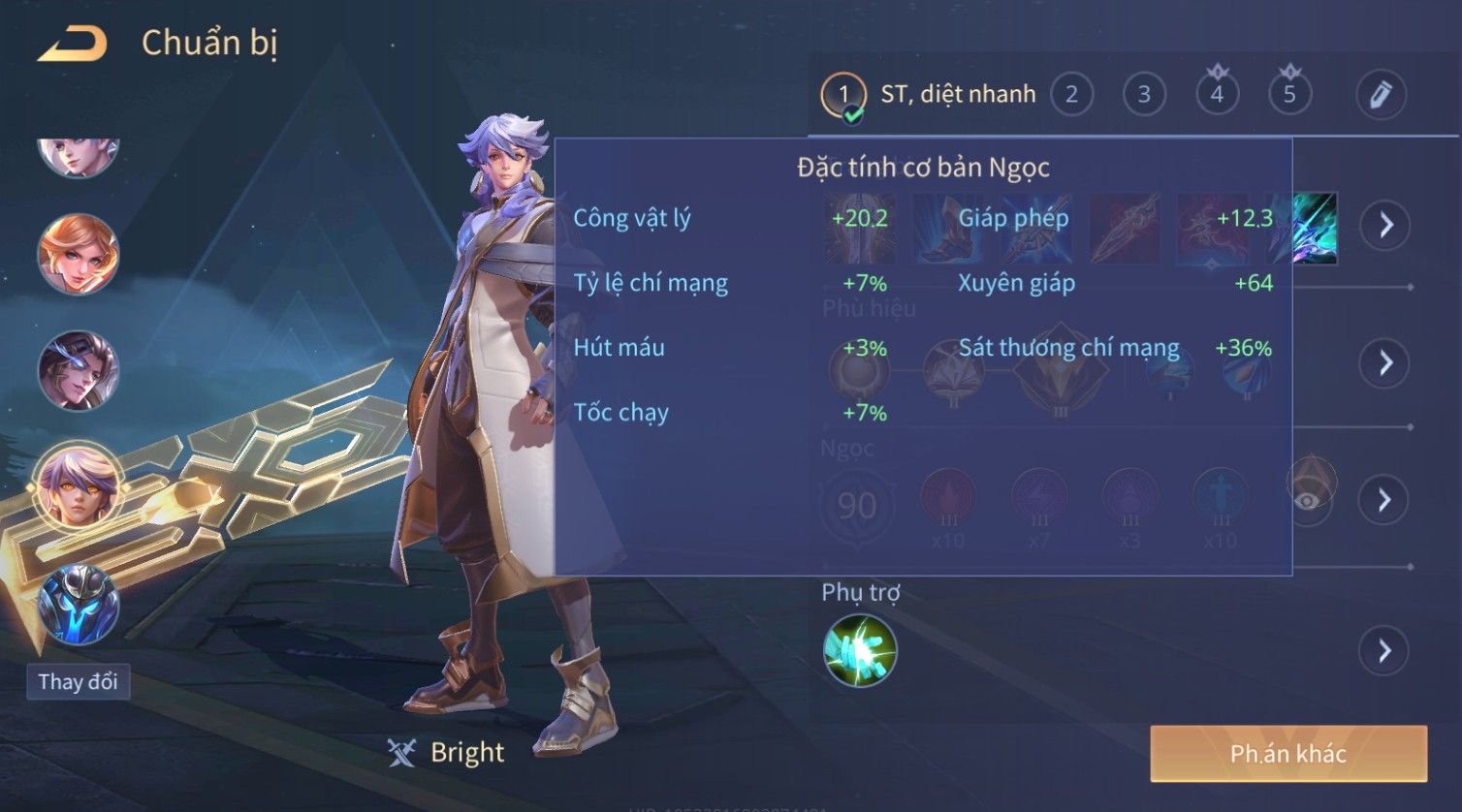1462x812 pixels.
Task: Go back using the return arrow
Action: pos(72,45)
